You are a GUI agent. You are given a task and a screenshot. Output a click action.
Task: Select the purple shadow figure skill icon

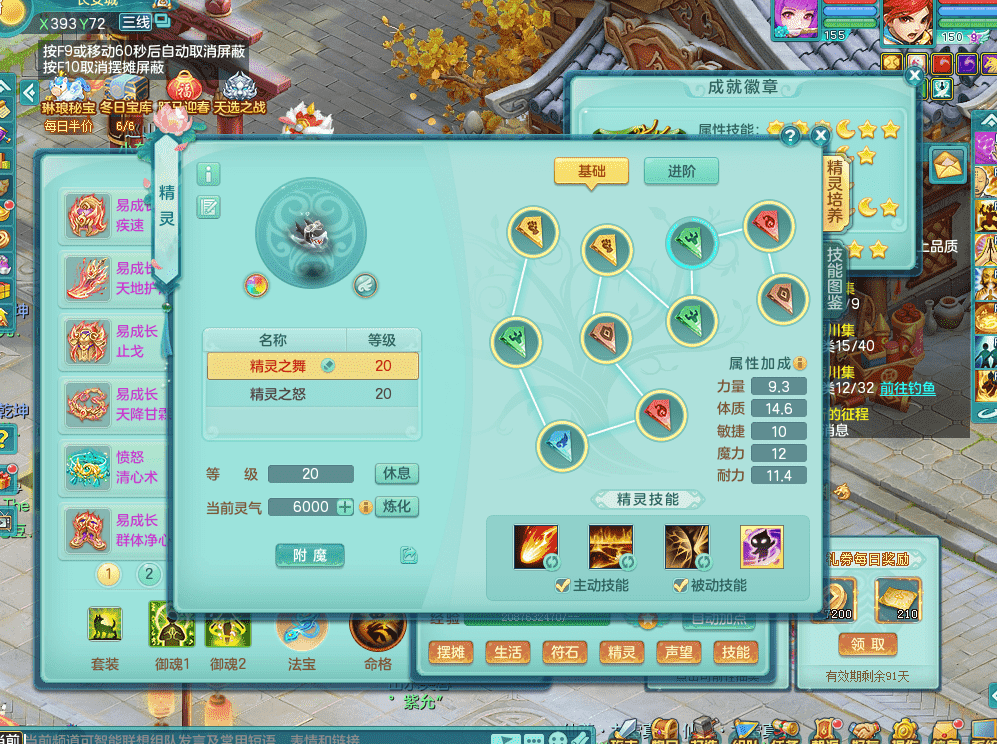pyautogui.click(x=761, y=547)
